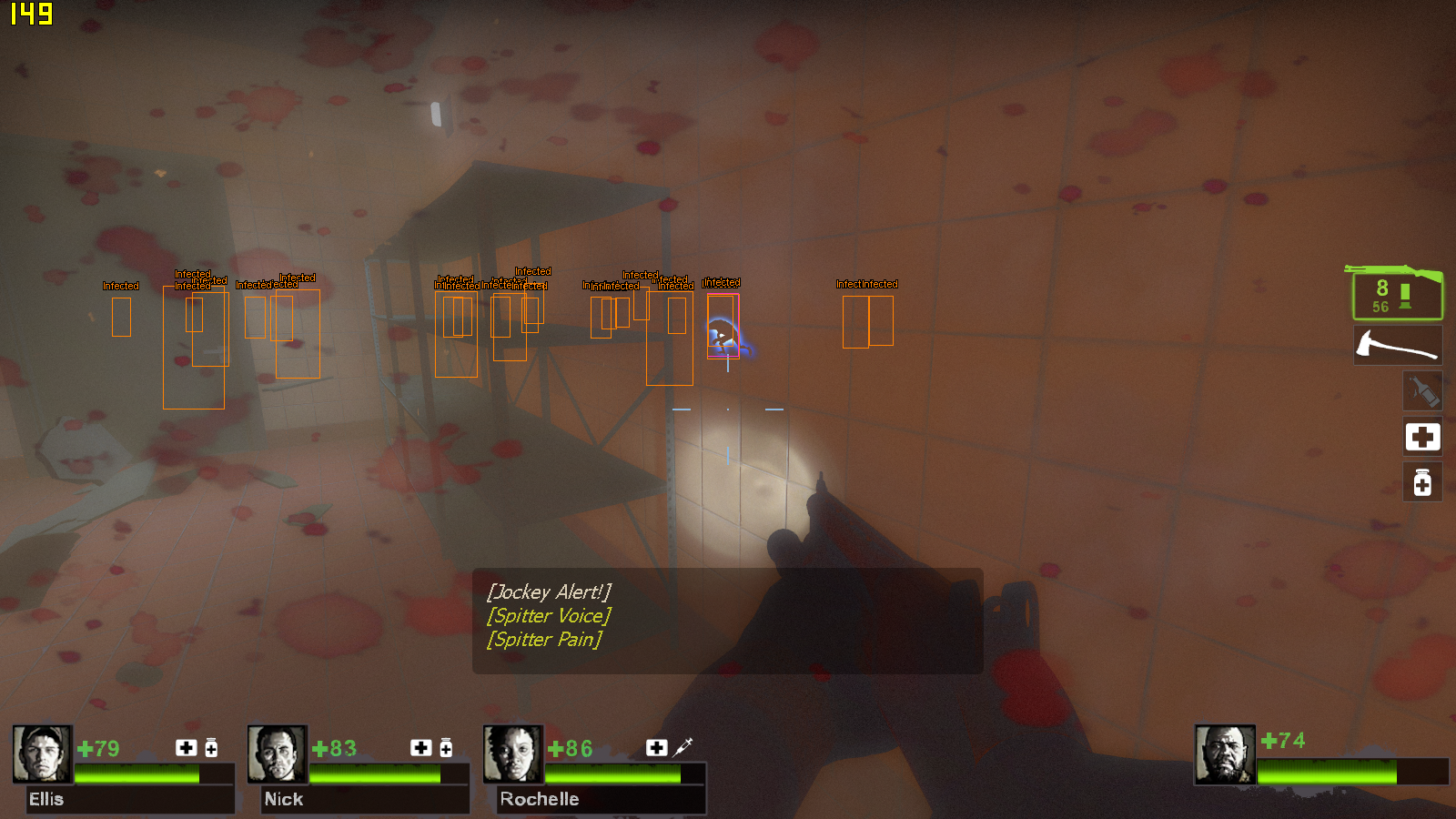Click Ellis's character portrait
This screenshot has height=819, width=1456.
tap(42, 754)
